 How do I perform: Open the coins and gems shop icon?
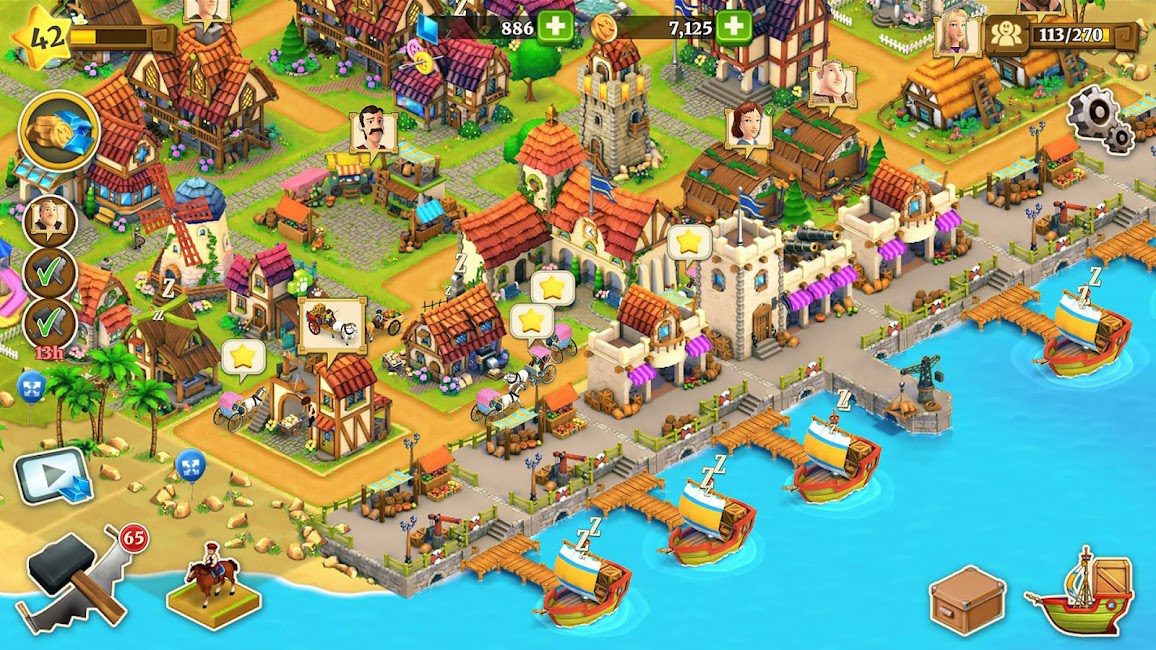[x=58, y=132]
